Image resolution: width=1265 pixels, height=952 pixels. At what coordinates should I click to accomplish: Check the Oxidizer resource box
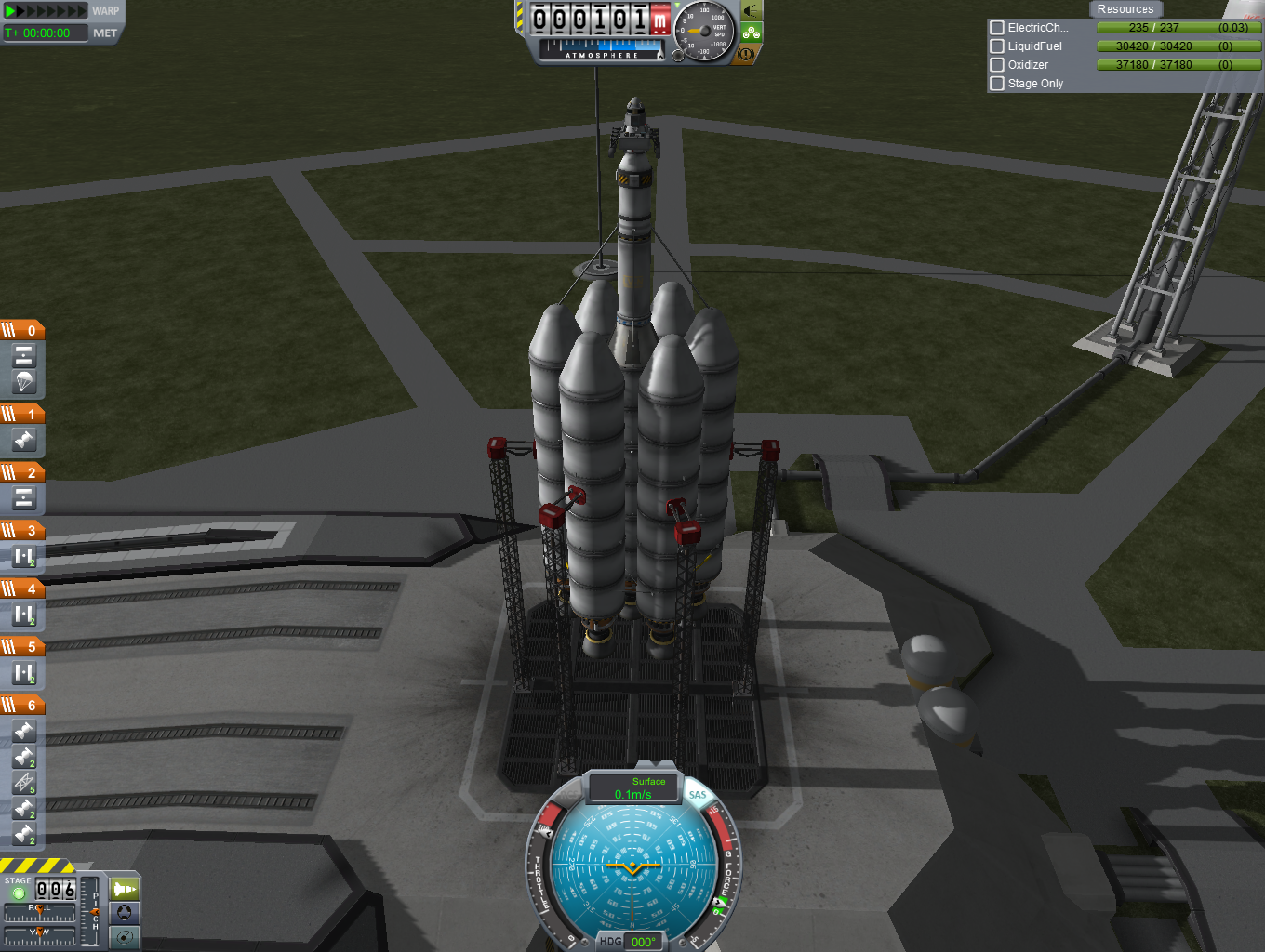[997, 65]
